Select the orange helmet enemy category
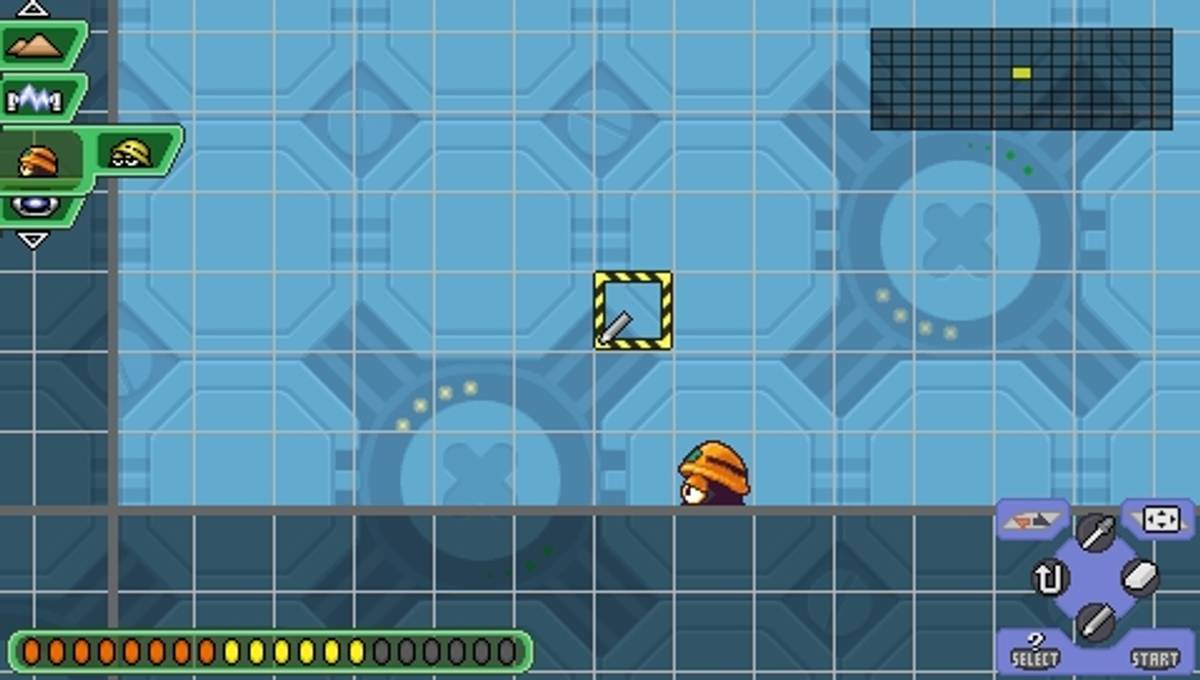 39,160
